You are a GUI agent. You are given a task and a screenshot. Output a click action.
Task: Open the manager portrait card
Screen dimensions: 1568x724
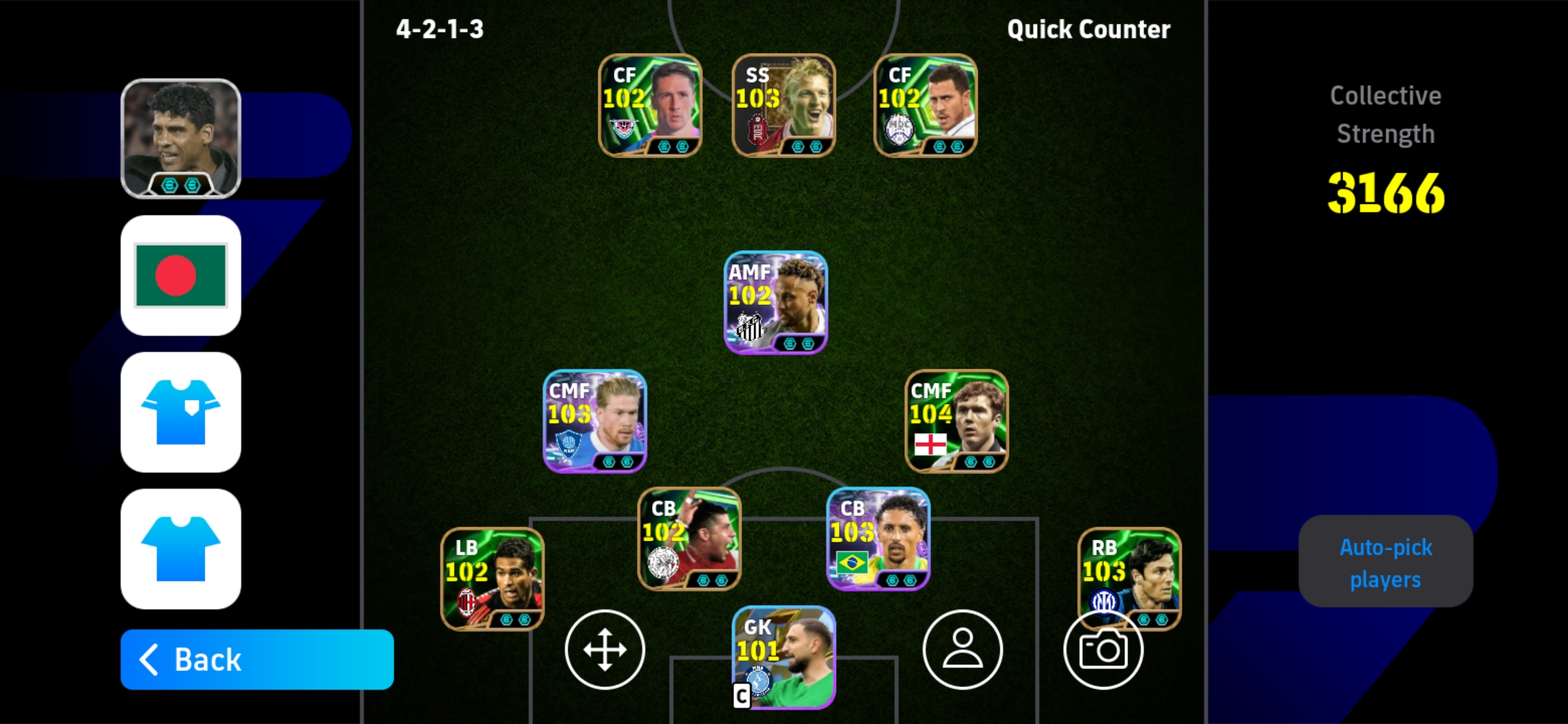tap(181, 139)
